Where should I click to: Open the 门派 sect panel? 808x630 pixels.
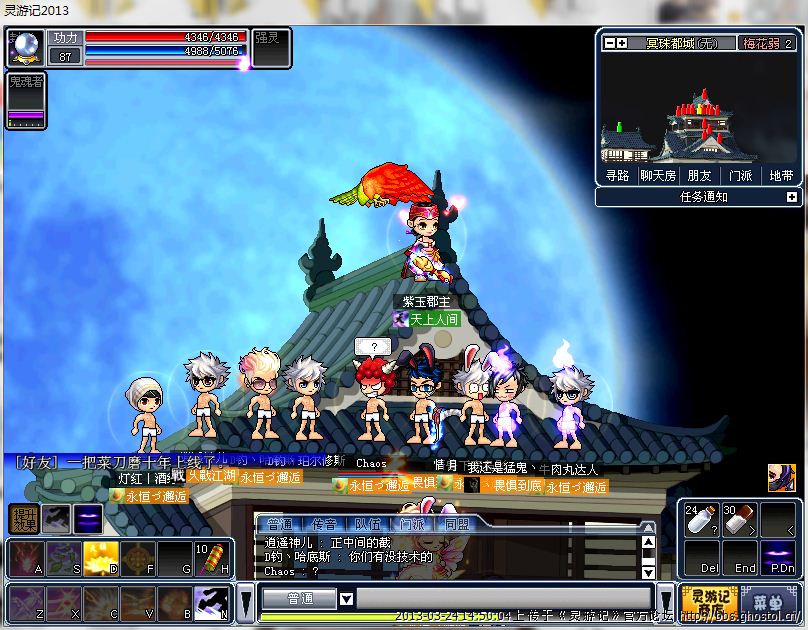coord(740,175)
